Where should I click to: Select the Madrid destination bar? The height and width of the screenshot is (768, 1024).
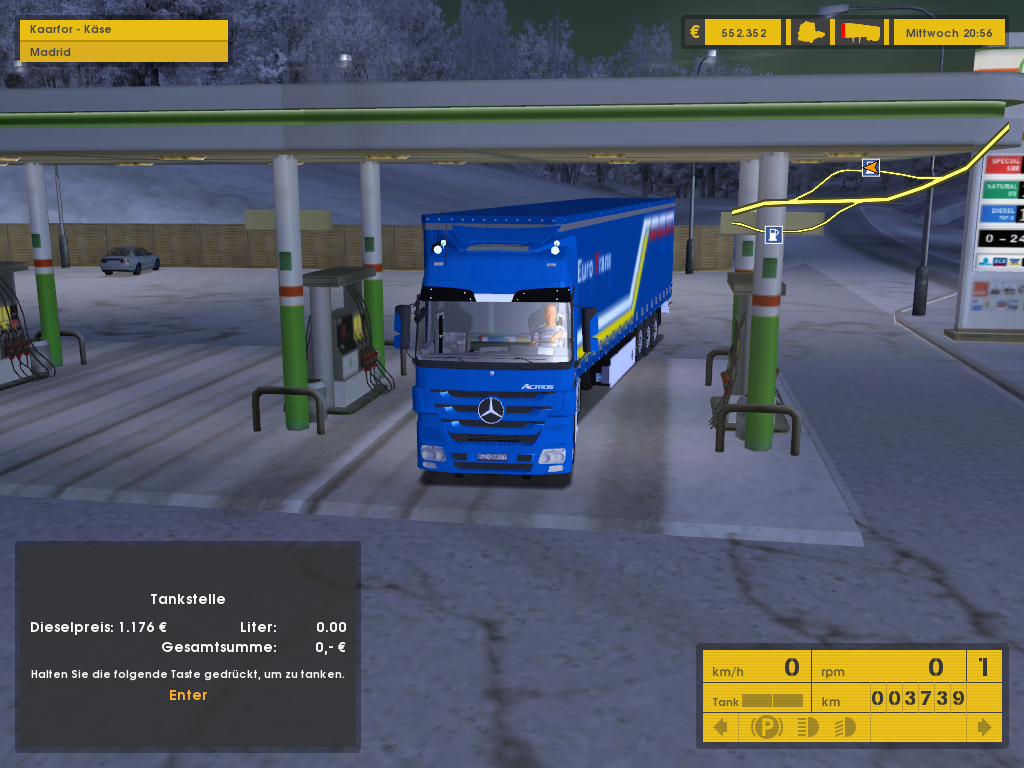123,52
